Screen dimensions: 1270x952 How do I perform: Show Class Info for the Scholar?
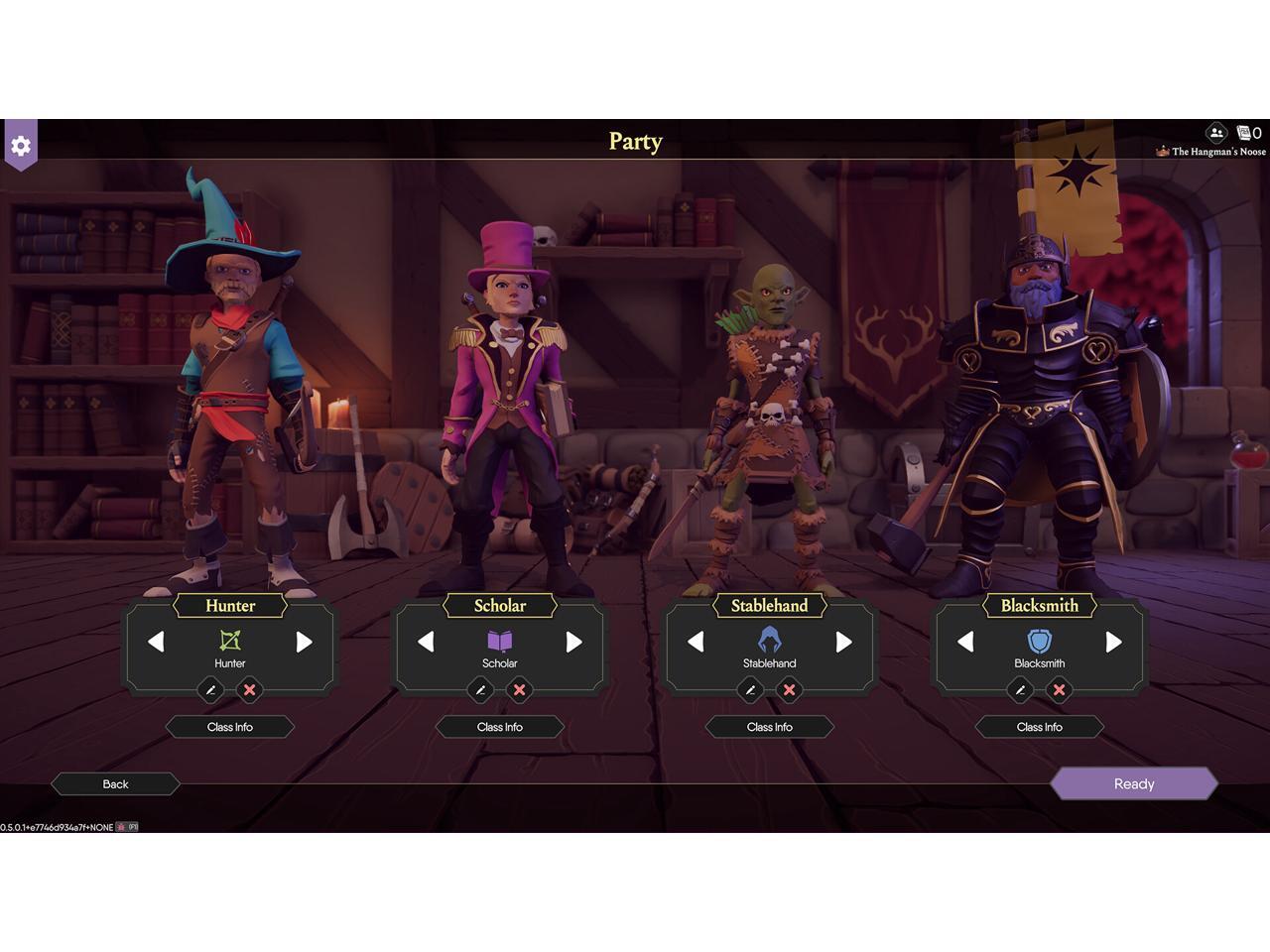(500, 727)
